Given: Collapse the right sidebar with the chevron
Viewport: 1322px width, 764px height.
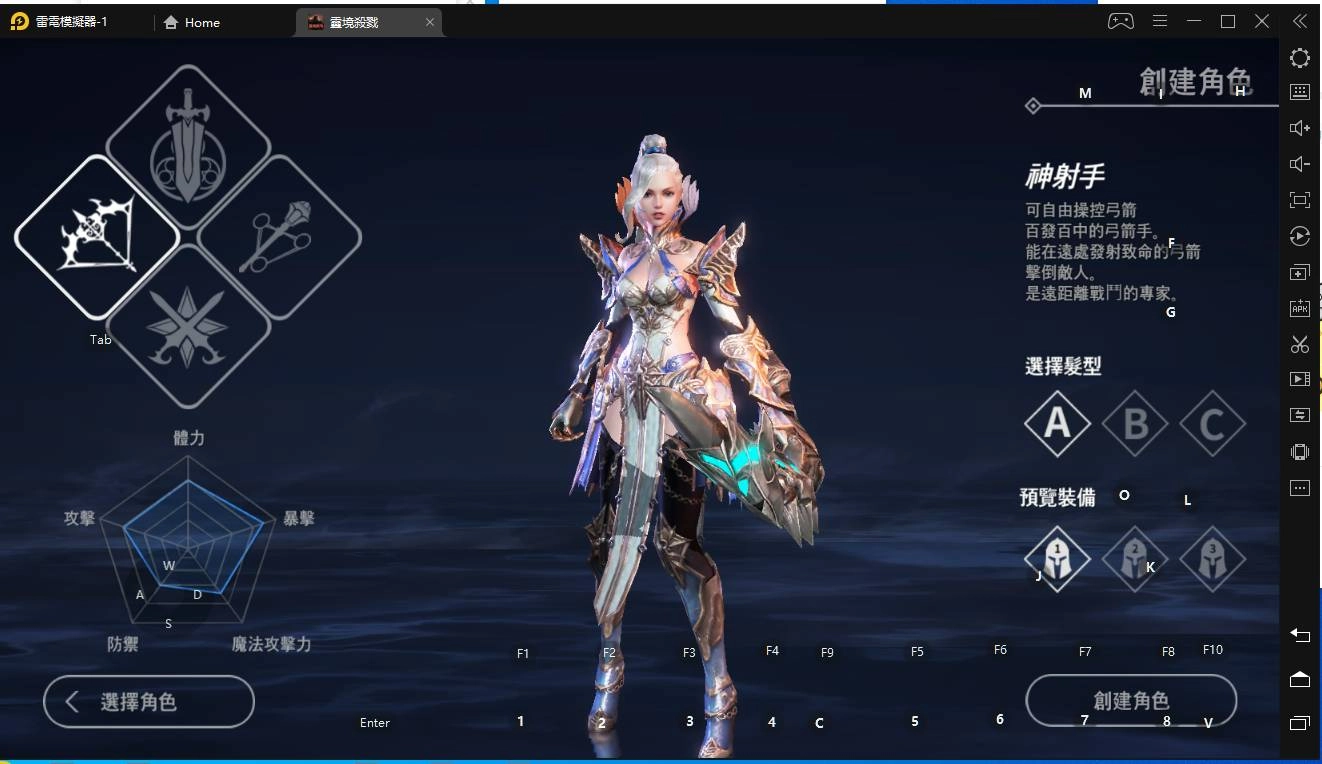Looking at the screenshot, I should click(x=1299, y=20).
